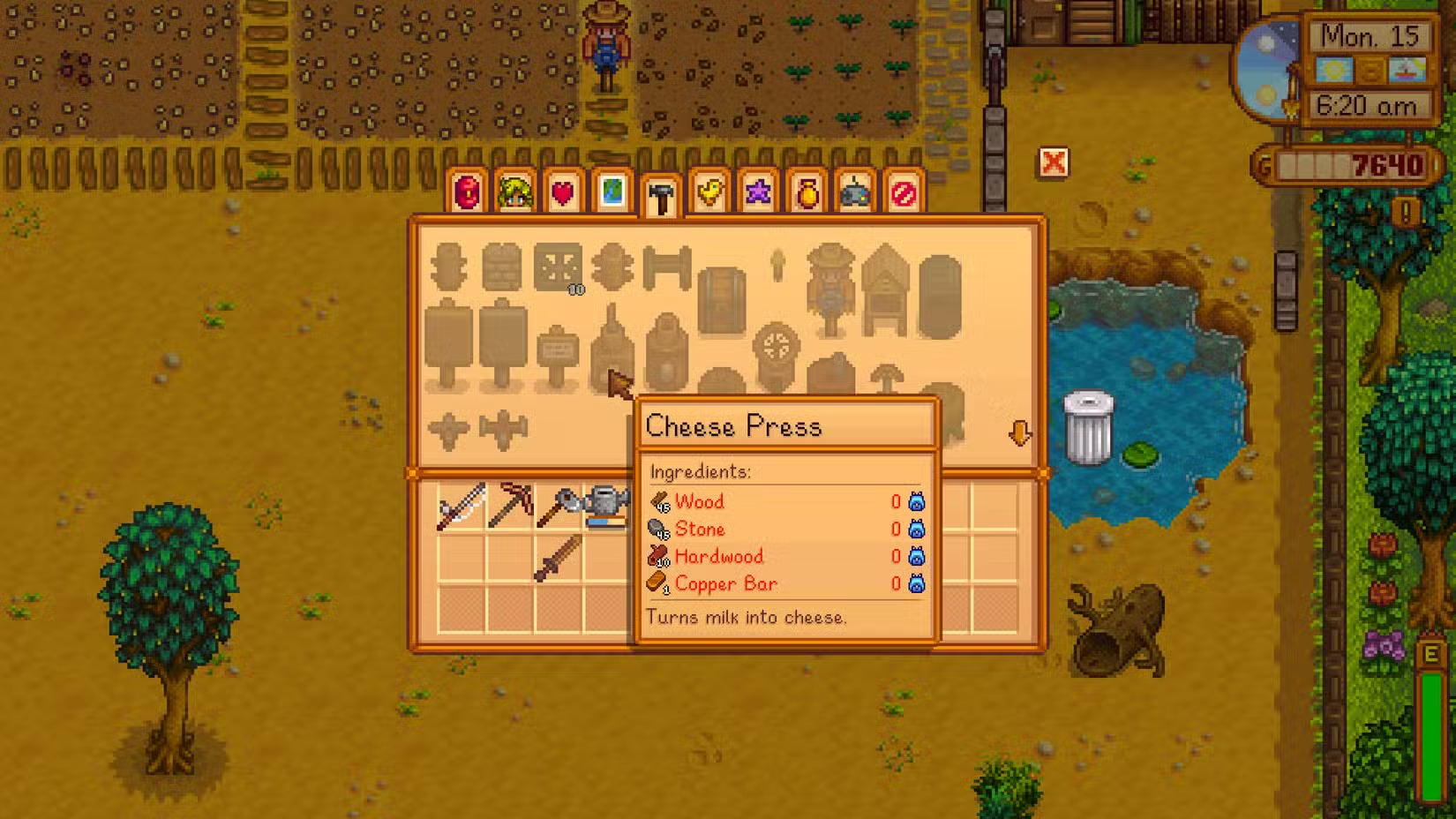The height and width of the screenshot is (819, 1456).
Task: Show the map tab
Action: tap(612, 192)
